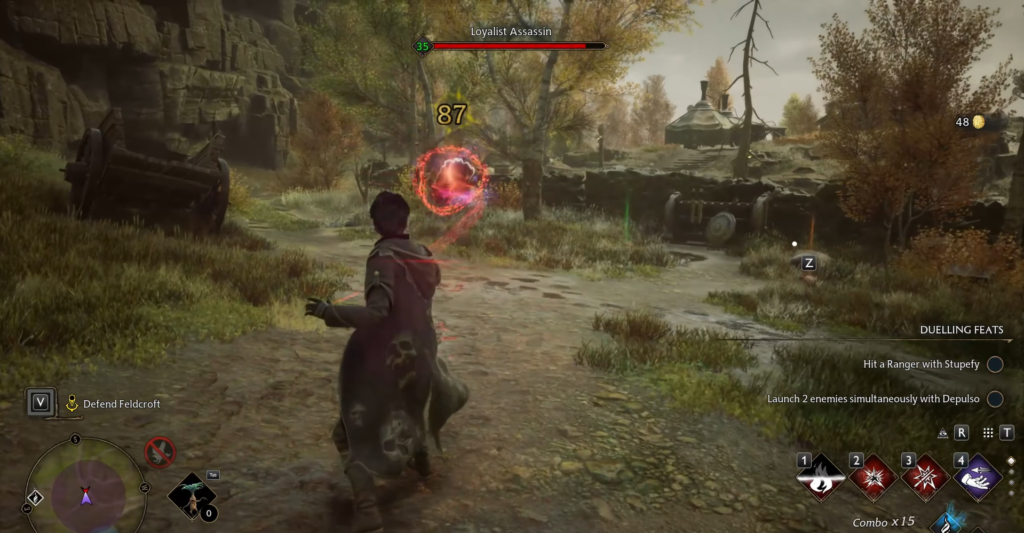
Task: Open the spell grid dots icon
Action: pyautogui.click(x=988, y=433)
